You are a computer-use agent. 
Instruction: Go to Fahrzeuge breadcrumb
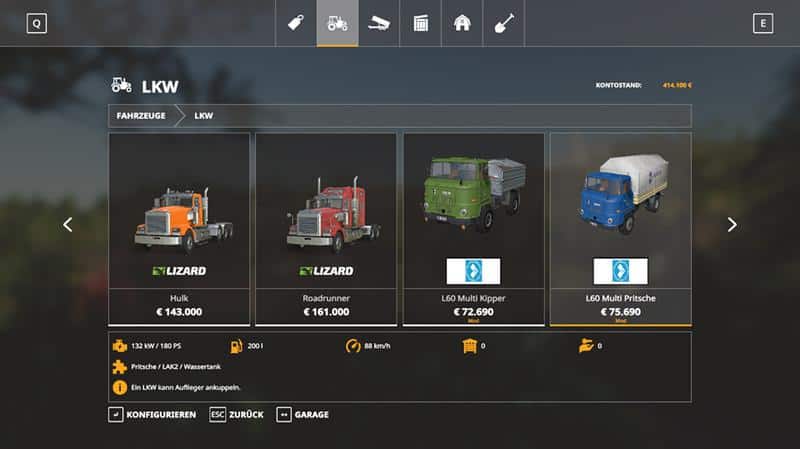coord(141,116)
